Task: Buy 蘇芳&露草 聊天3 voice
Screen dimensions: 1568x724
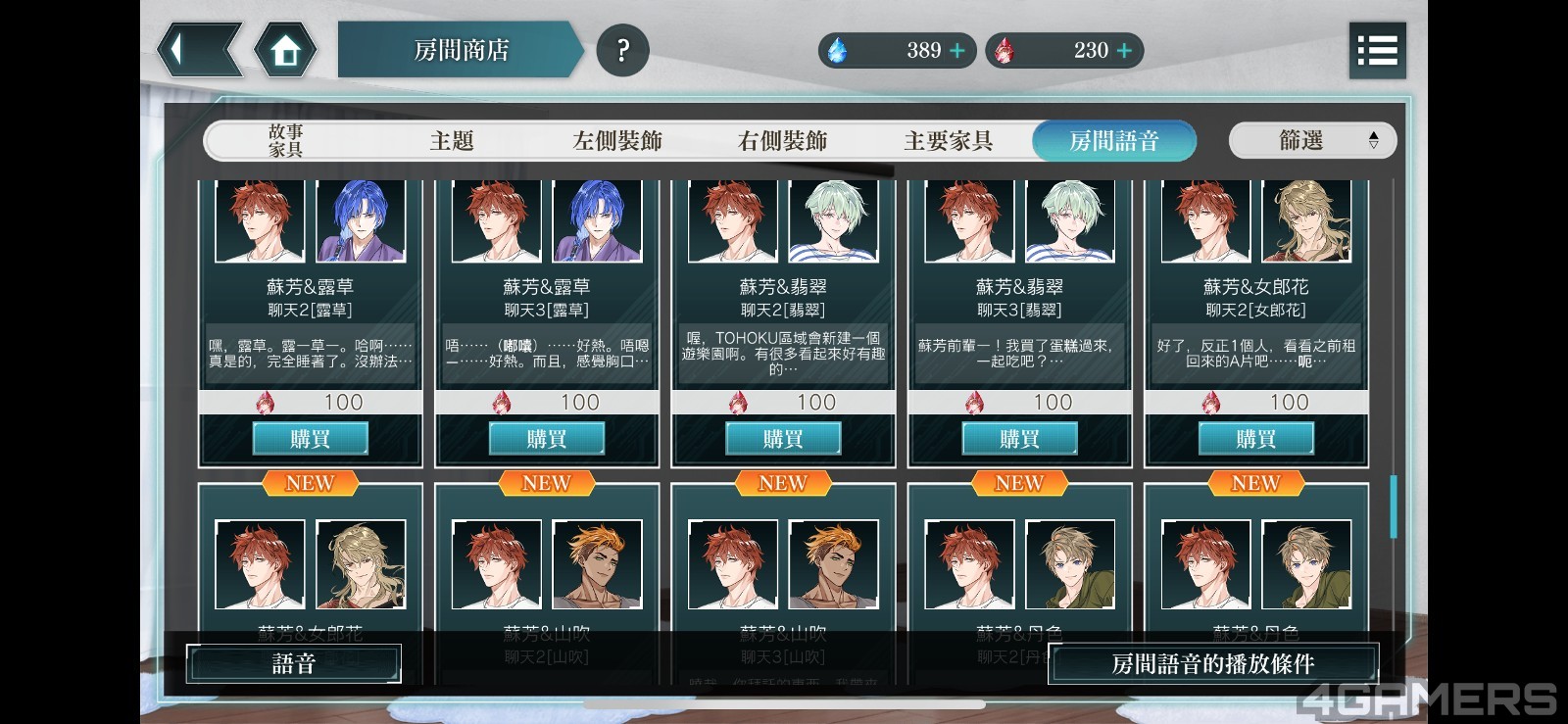Action: click(x=547, y=439)
